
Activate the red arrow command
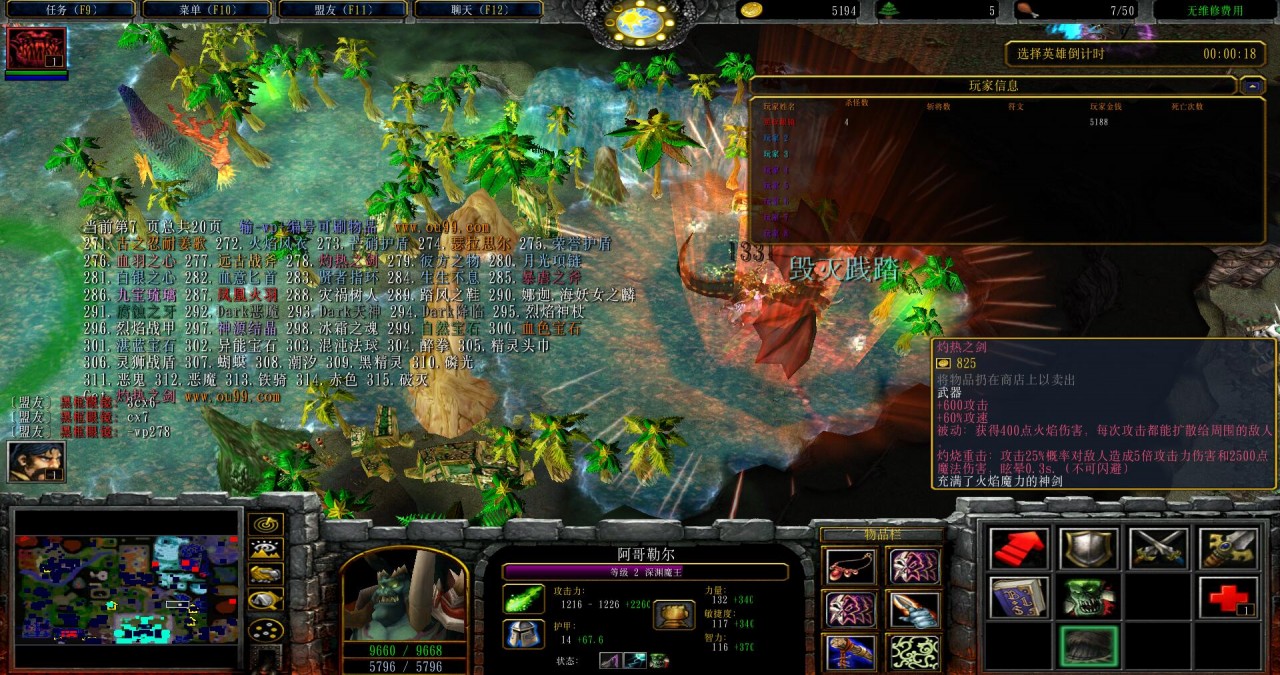coord(1019,548)
